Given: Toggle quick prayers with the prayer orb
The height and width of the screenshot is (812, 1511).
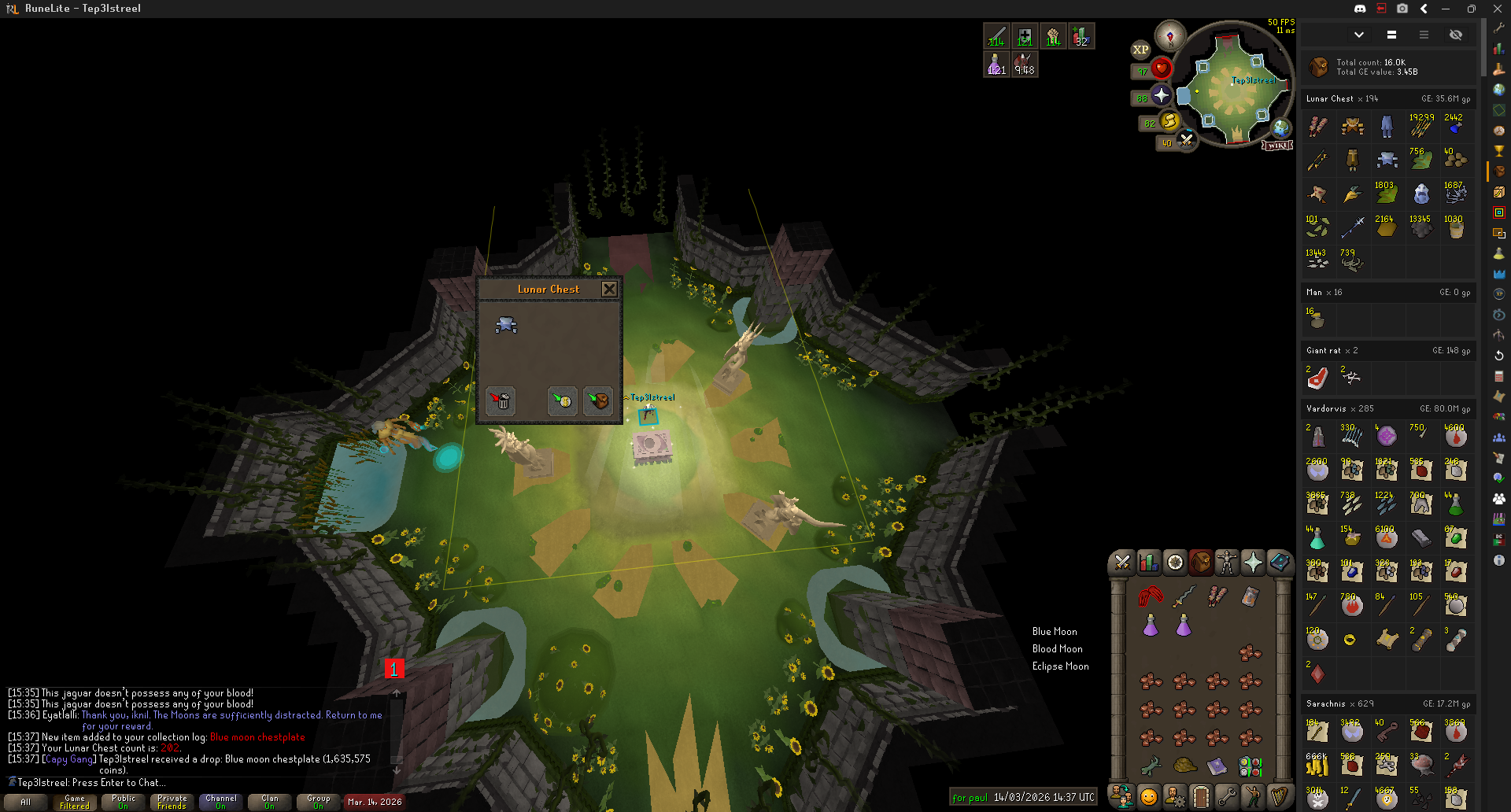Looking at the screenshot, I should pyautogui.click(x=1161, y=96).
